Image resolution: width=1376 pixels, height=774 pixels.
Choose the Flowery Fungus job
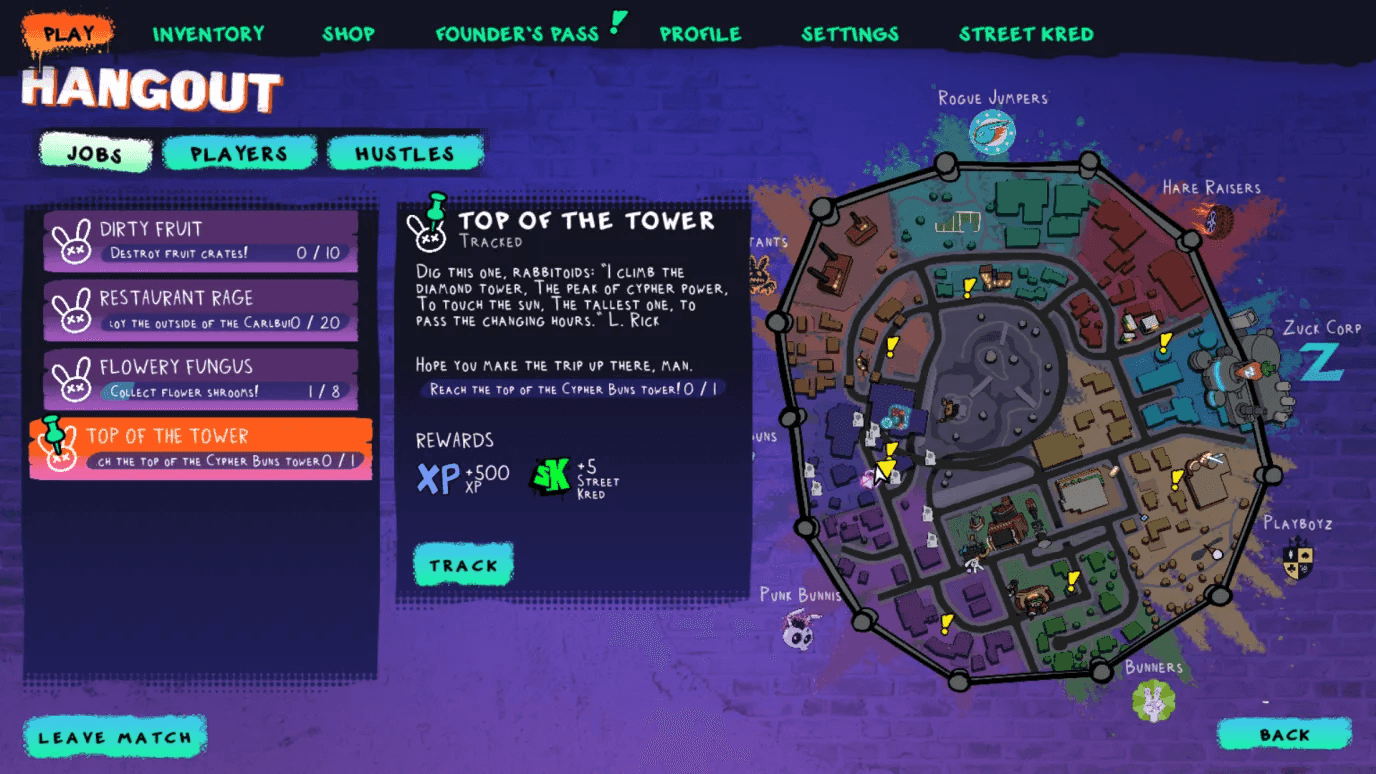point(201,379)
